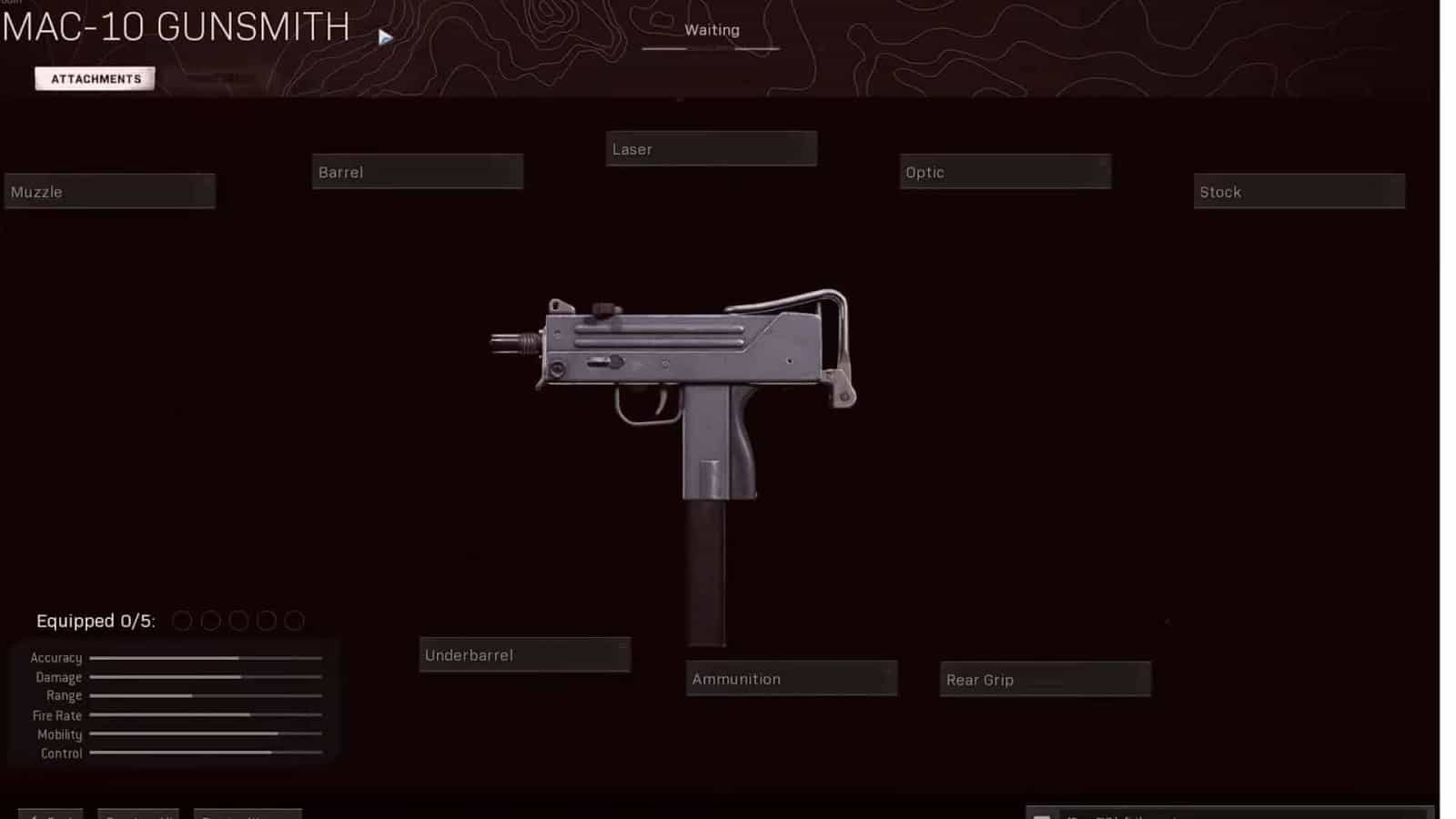1456x819 pixels.
Task: Toggle the first Equipped attachment circle
Action: tap(185, 621)
